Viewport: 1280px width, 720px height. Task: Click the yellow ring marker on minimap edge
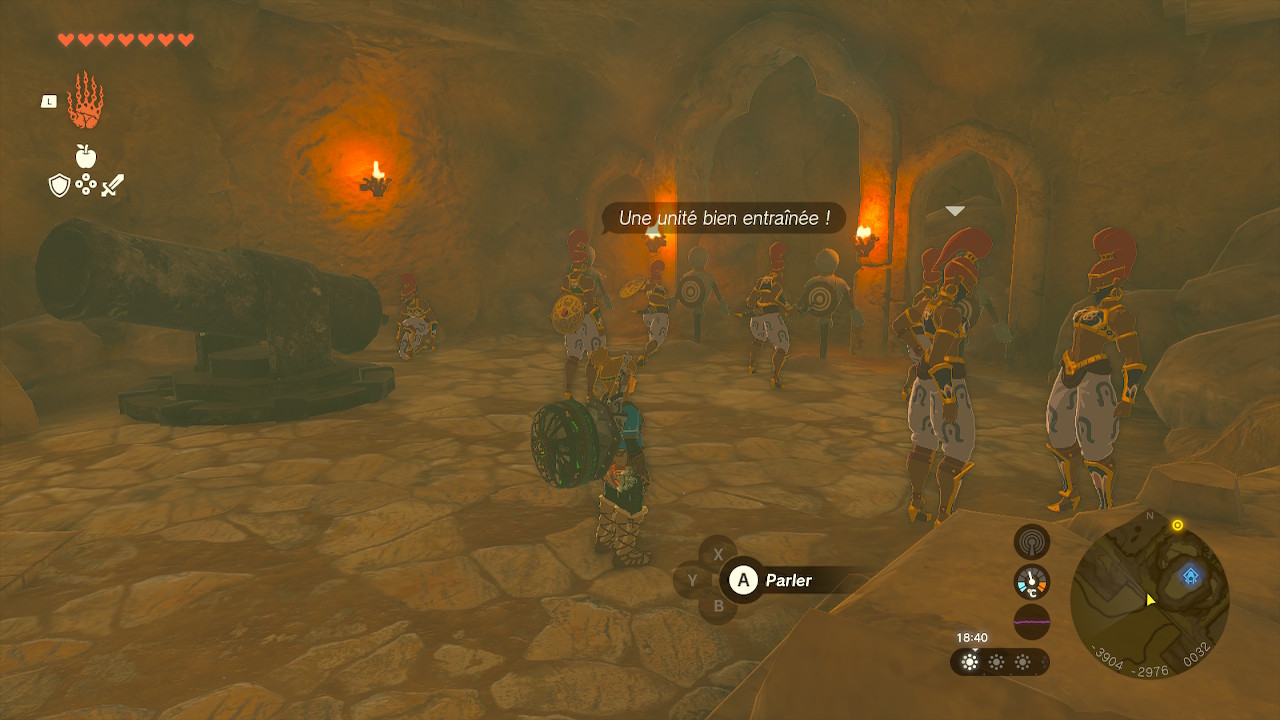point(1177,525)
